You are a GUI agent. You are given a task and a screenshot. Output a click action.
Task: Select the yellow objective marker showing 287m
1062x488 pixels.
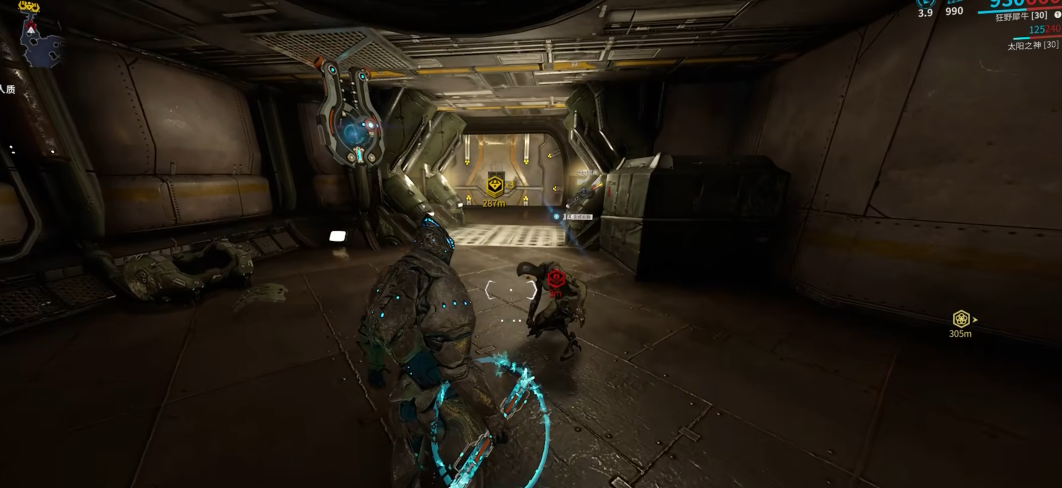494,185
